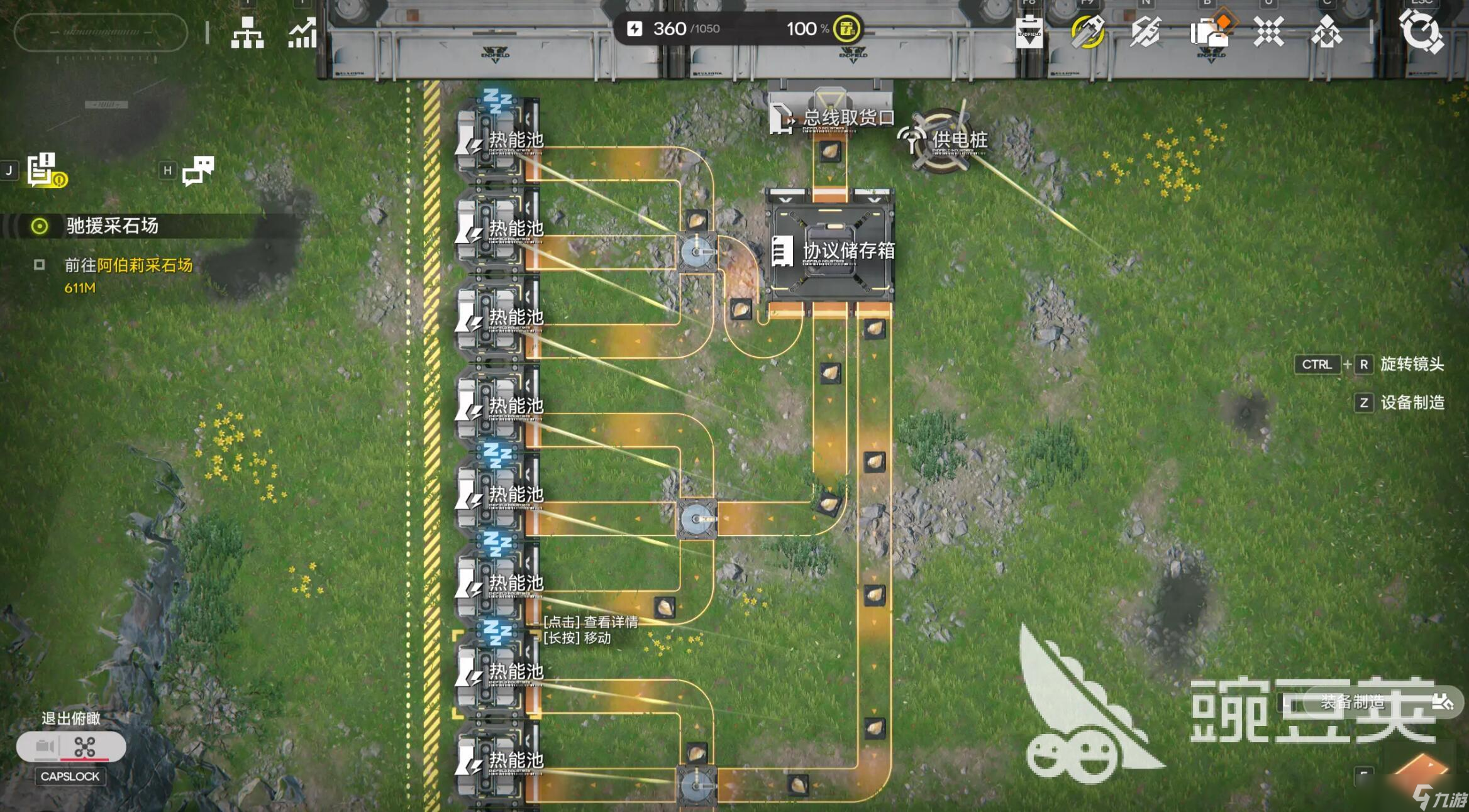Viewport: 1469px width, 812px height.
Task: Select the power line tool icon
Action: coord(1145,31)
